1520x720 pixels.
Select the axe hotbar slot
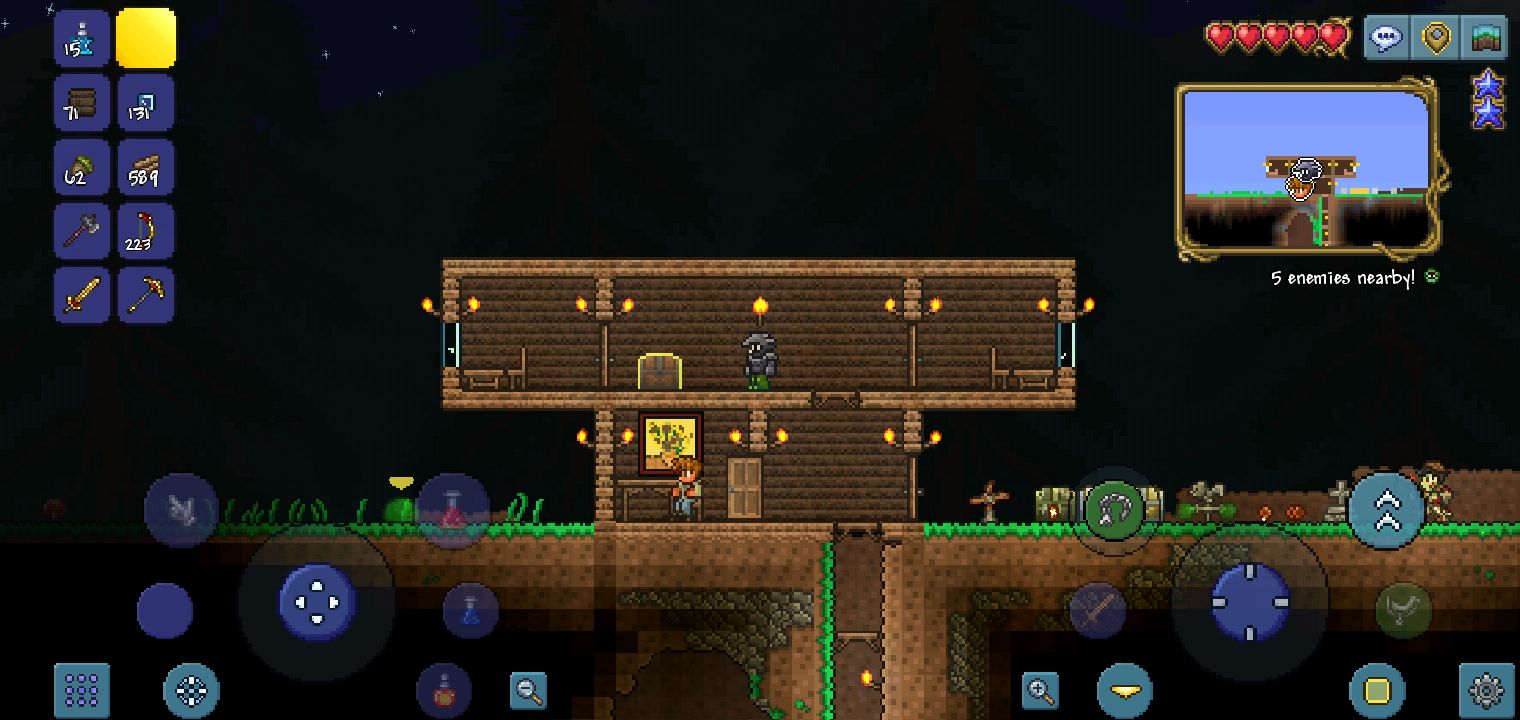point(81,230)
